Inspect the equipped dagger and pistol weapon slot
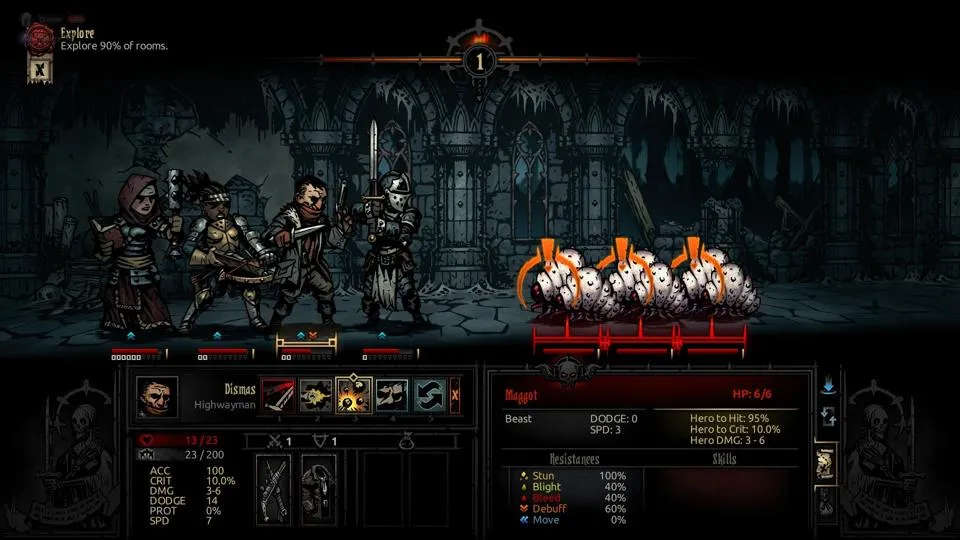This screenshot has width=960, height=540. coord(273,489)
